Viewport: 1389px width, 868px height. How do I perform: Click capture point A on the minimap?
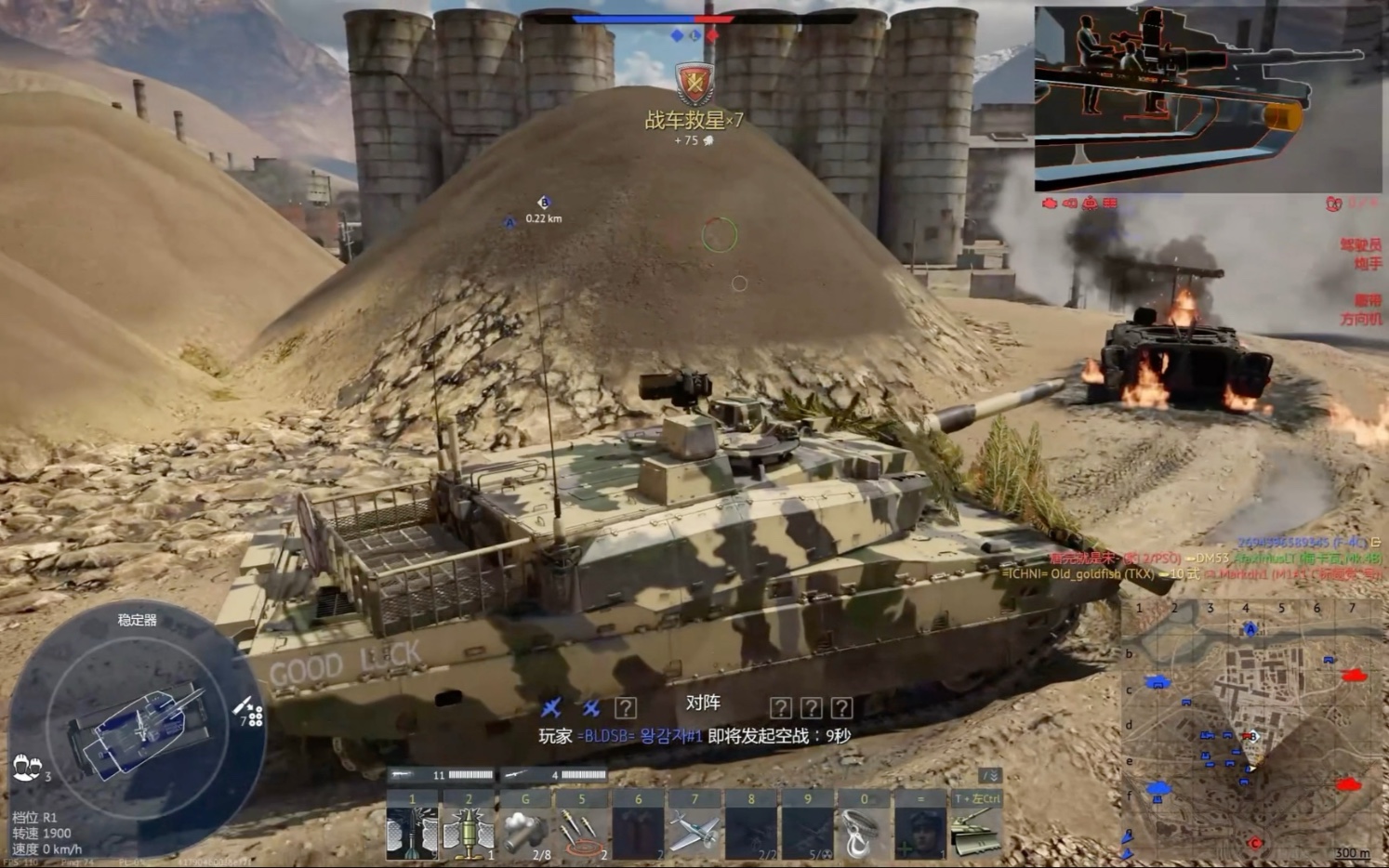pos(1250,629)
